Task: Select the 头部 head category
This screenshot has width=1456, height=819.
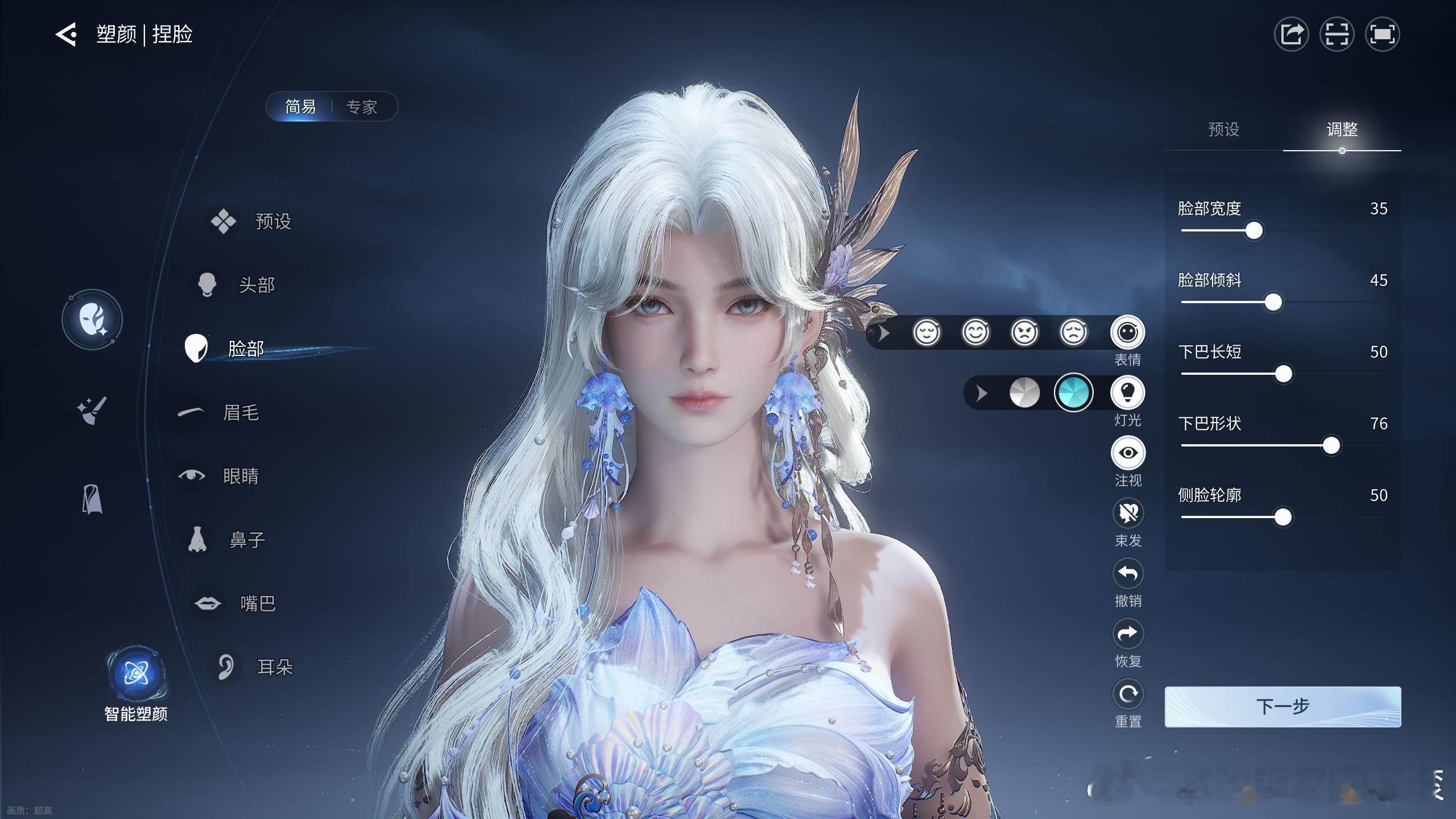Action: click(x=256, y=285)
